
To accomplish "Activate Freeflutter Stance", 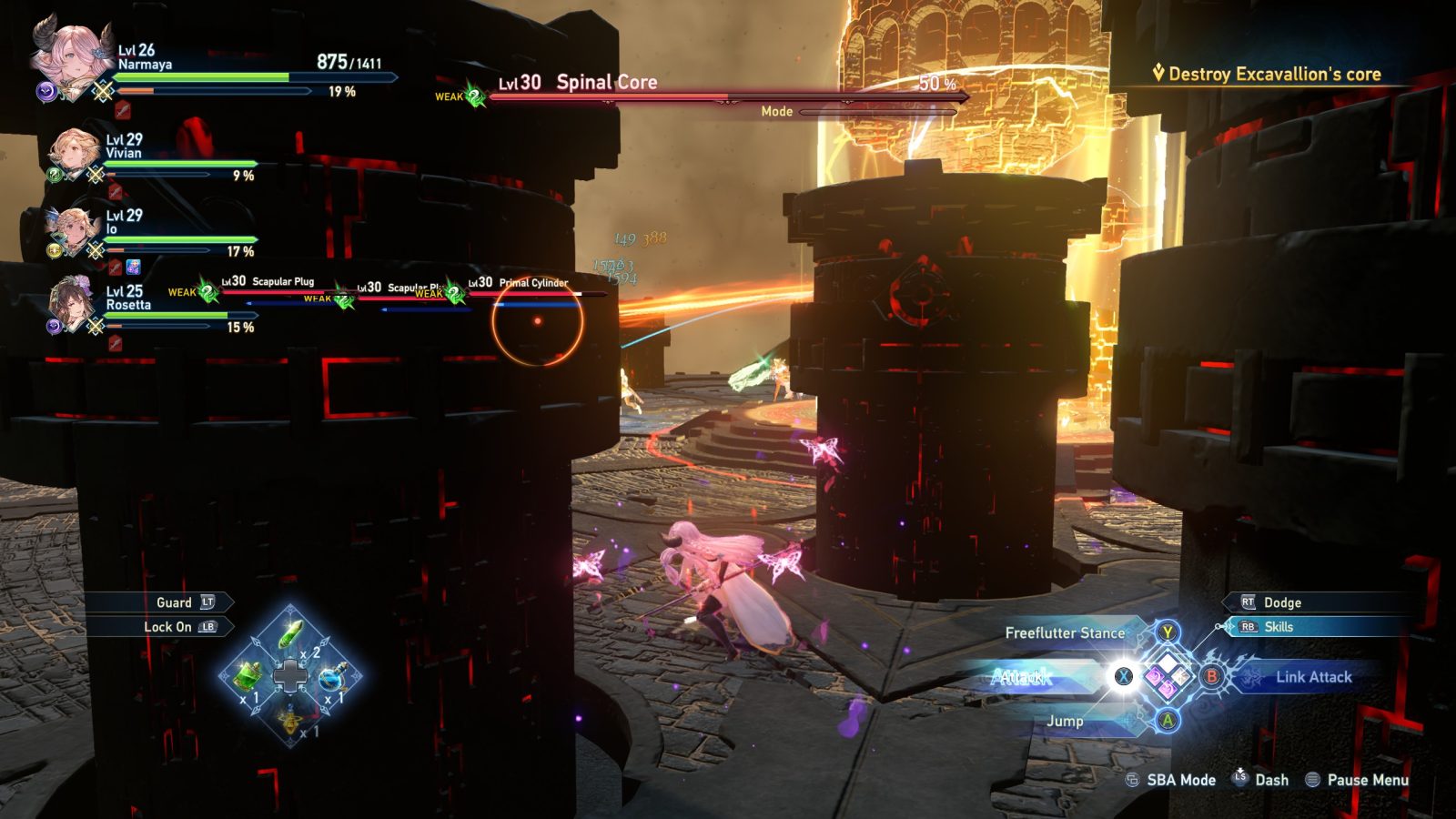I will [x=1065, y=632].
